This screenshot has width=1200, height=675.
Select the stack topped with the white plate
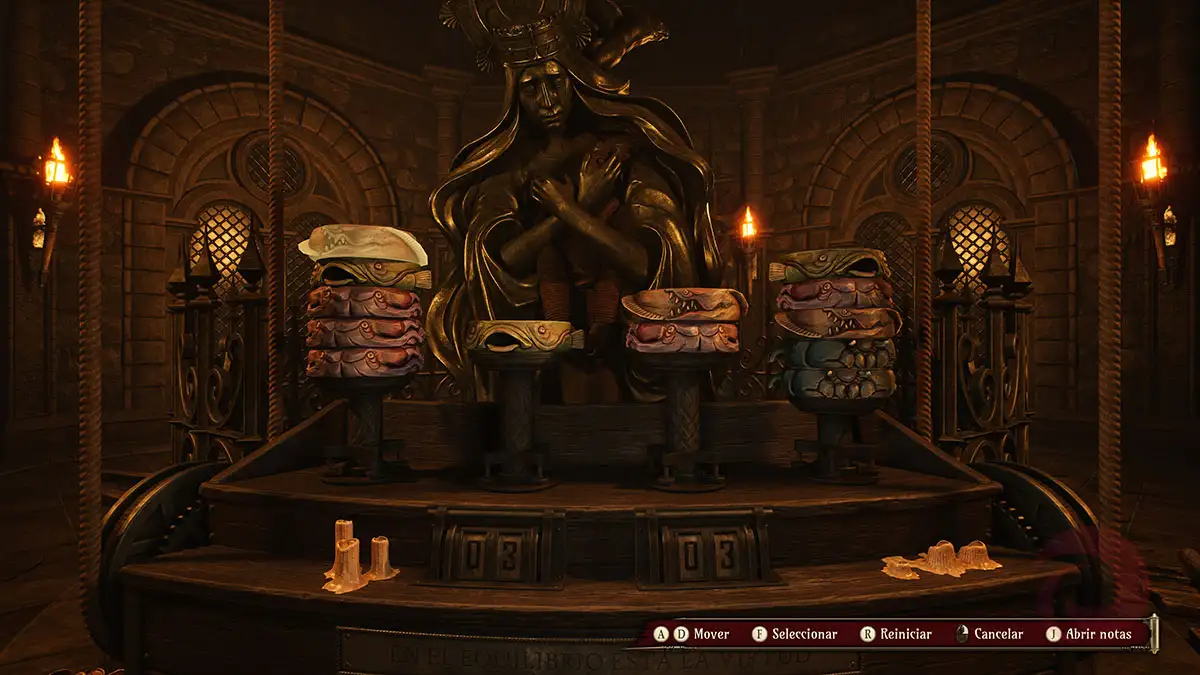pos(365,305)
